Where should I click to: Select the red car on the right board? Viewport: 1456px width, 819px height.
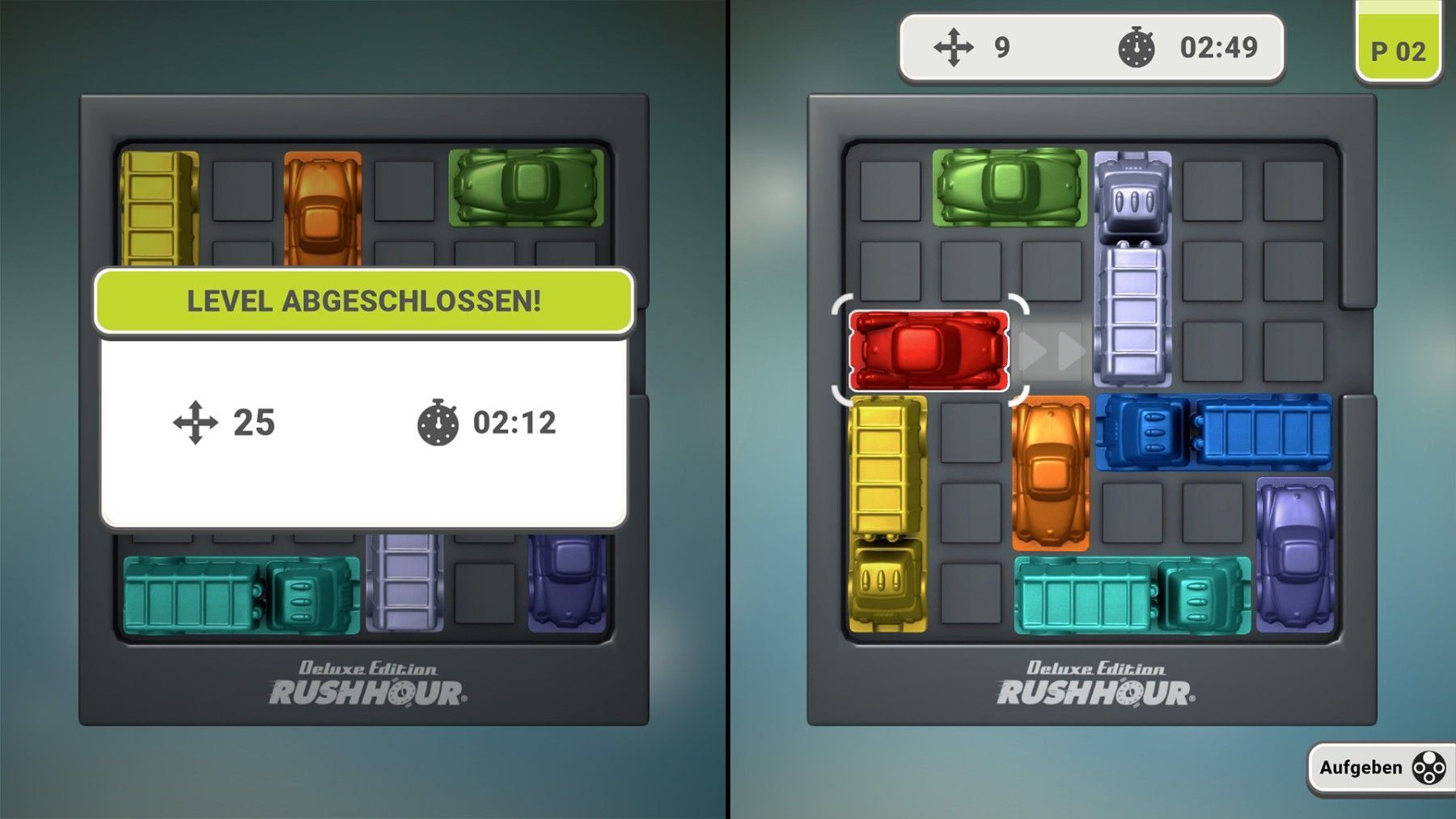point(929,352)
